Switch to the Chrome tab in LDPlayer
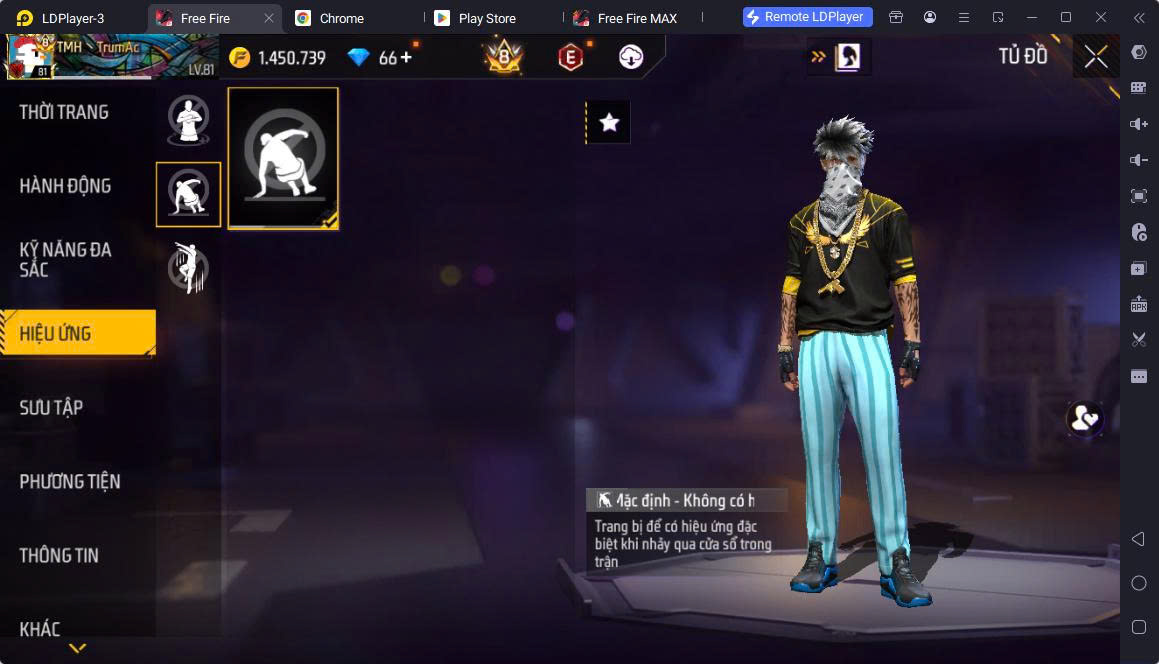This screenshot has height=664, width=1159. click(341, 18)
